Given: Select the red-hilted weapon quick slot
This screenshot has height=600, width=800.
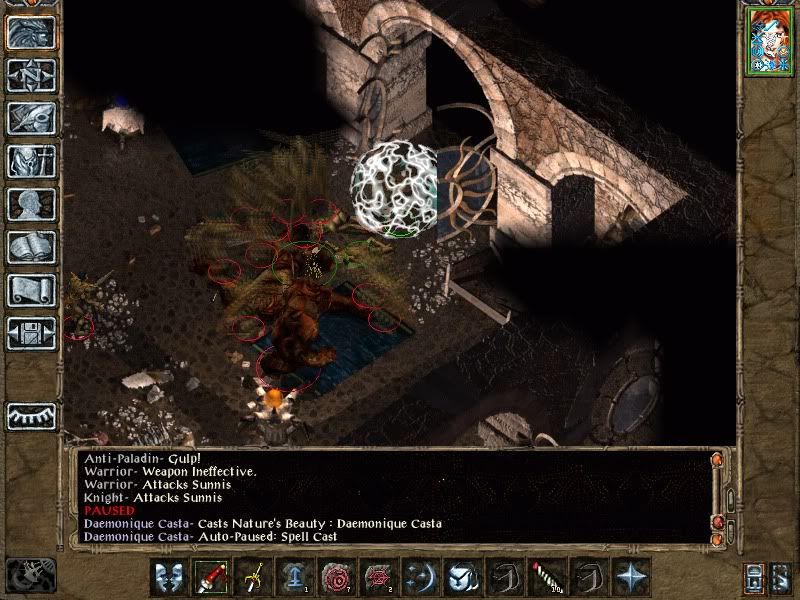Looking at the screenshot, I should (x=210, y=578).
